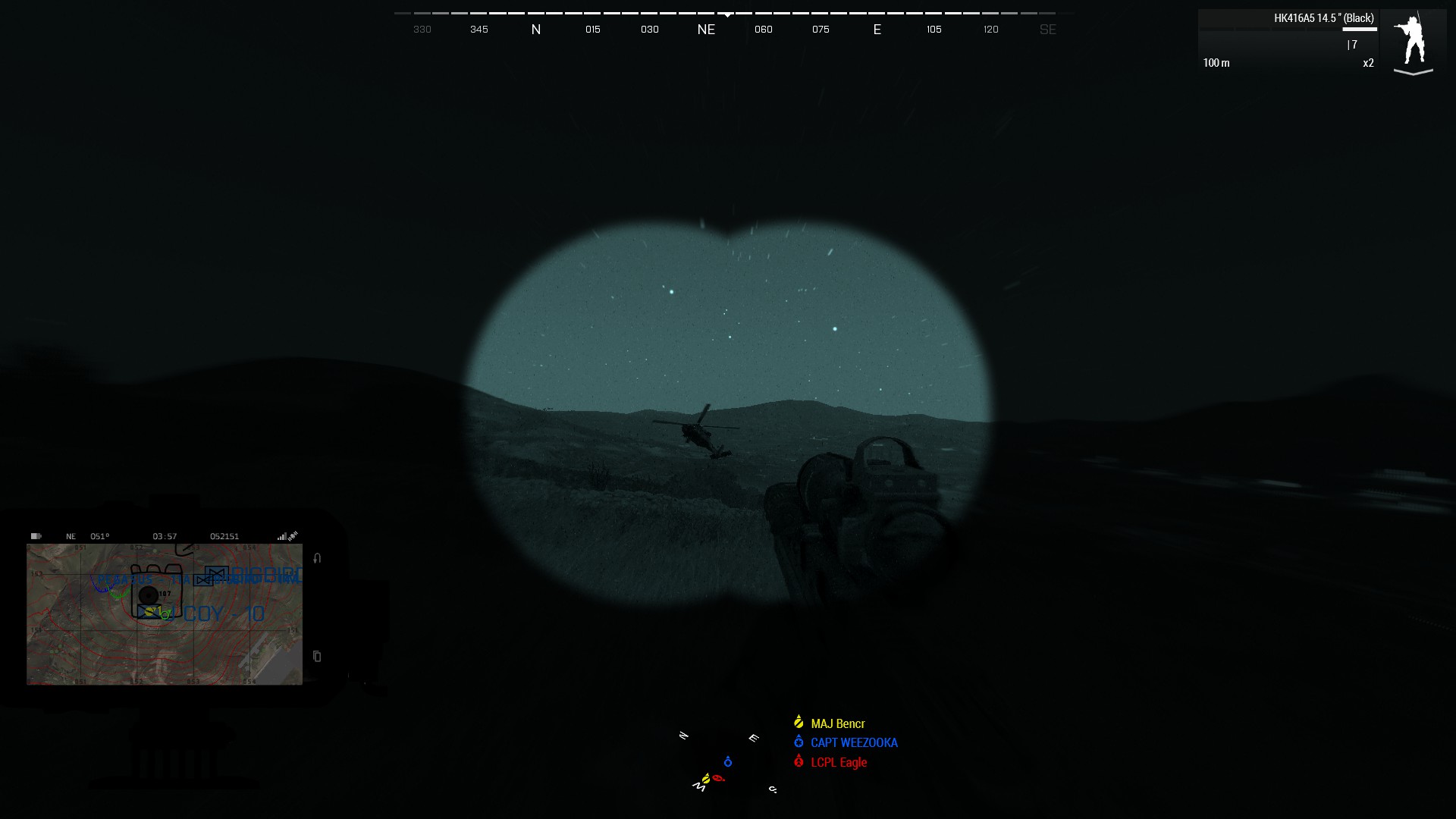Image resolution: width=1456 pixels, height=819 pixels.
Task: Select the standing soldier stance indicator
Action: coord(1414,42)
